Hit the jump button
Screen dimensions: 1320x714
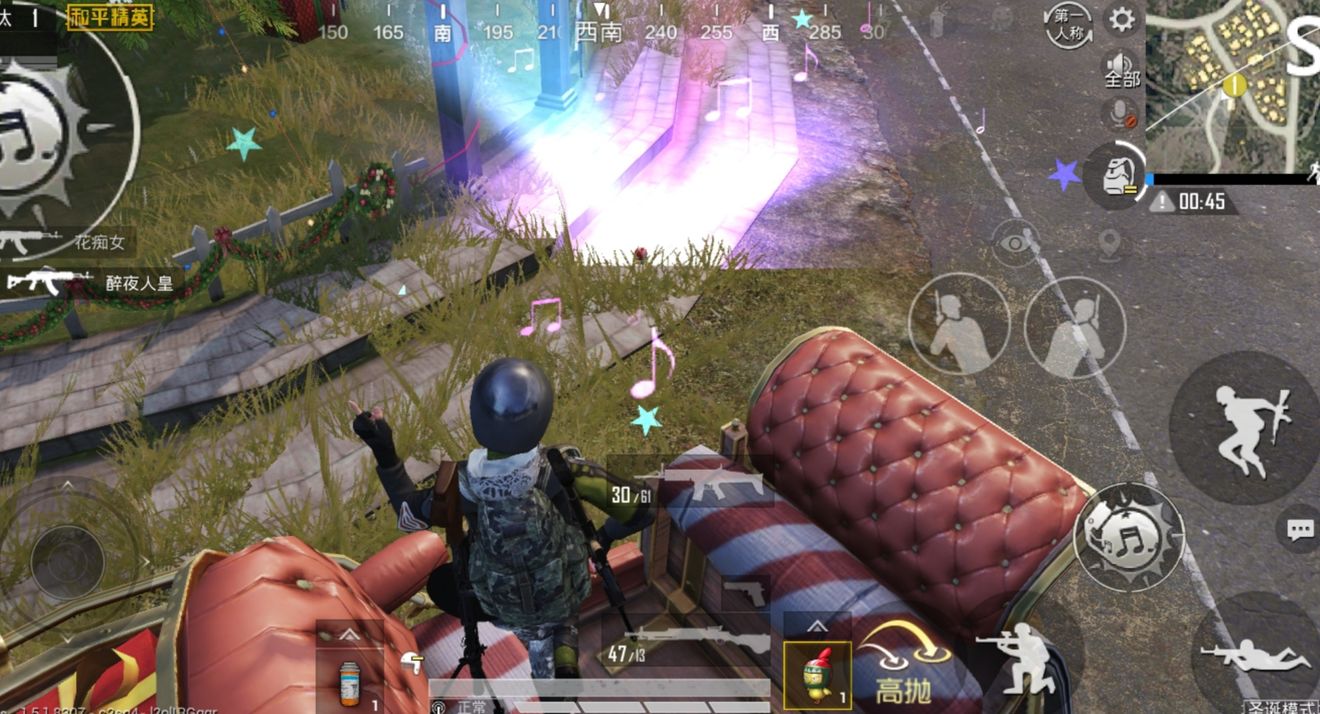click(1244, 427)
